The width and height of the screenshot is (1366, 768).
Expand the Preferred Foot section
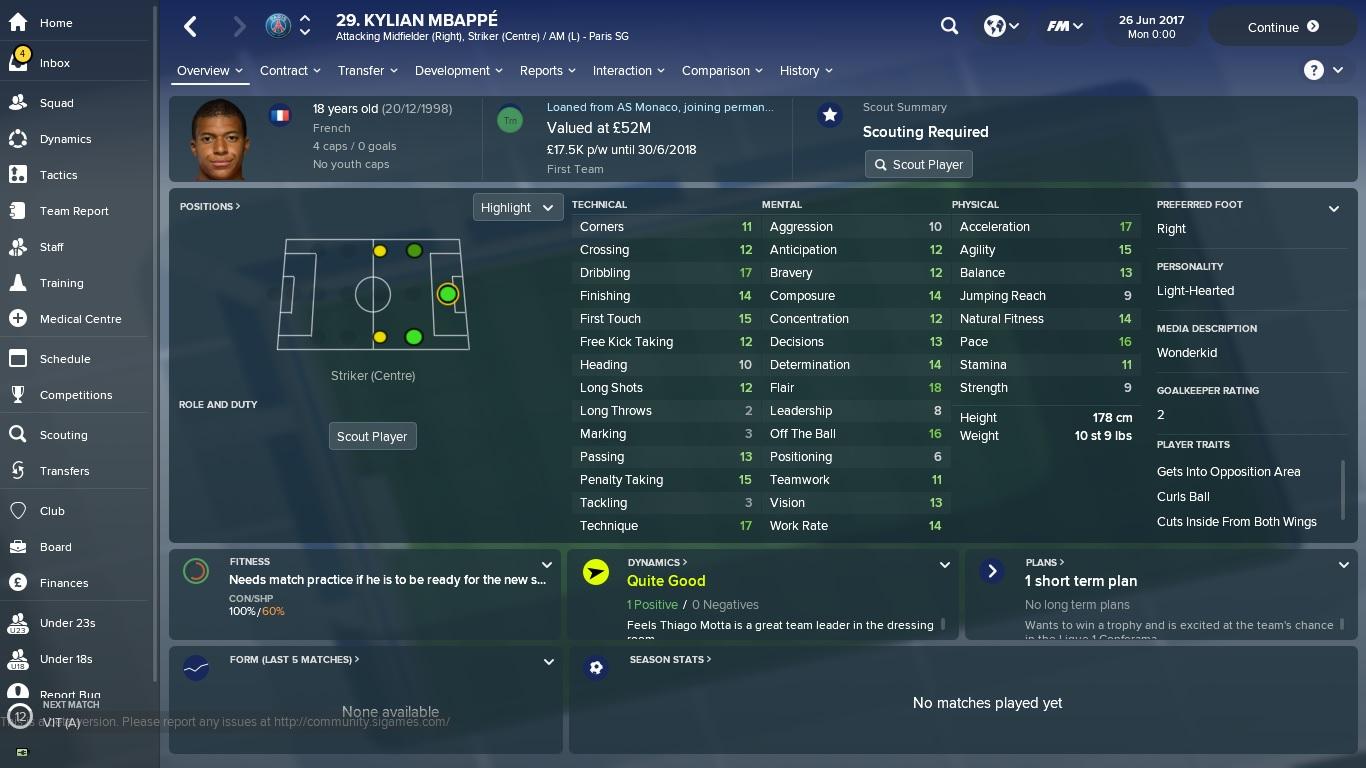[1334, 209]
